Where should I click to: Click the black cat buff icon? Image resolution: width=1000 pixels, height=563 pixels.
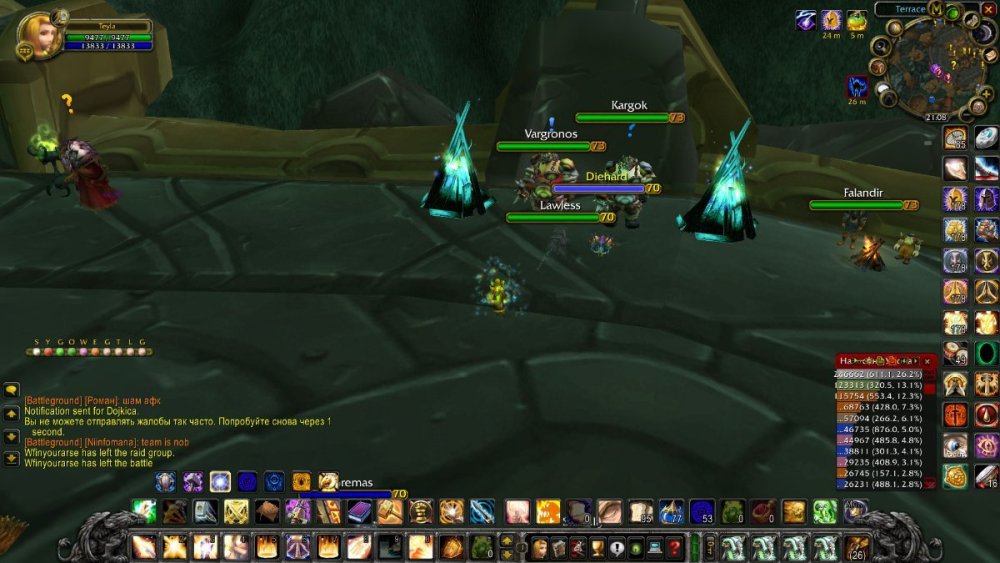(x=857, y=85)
